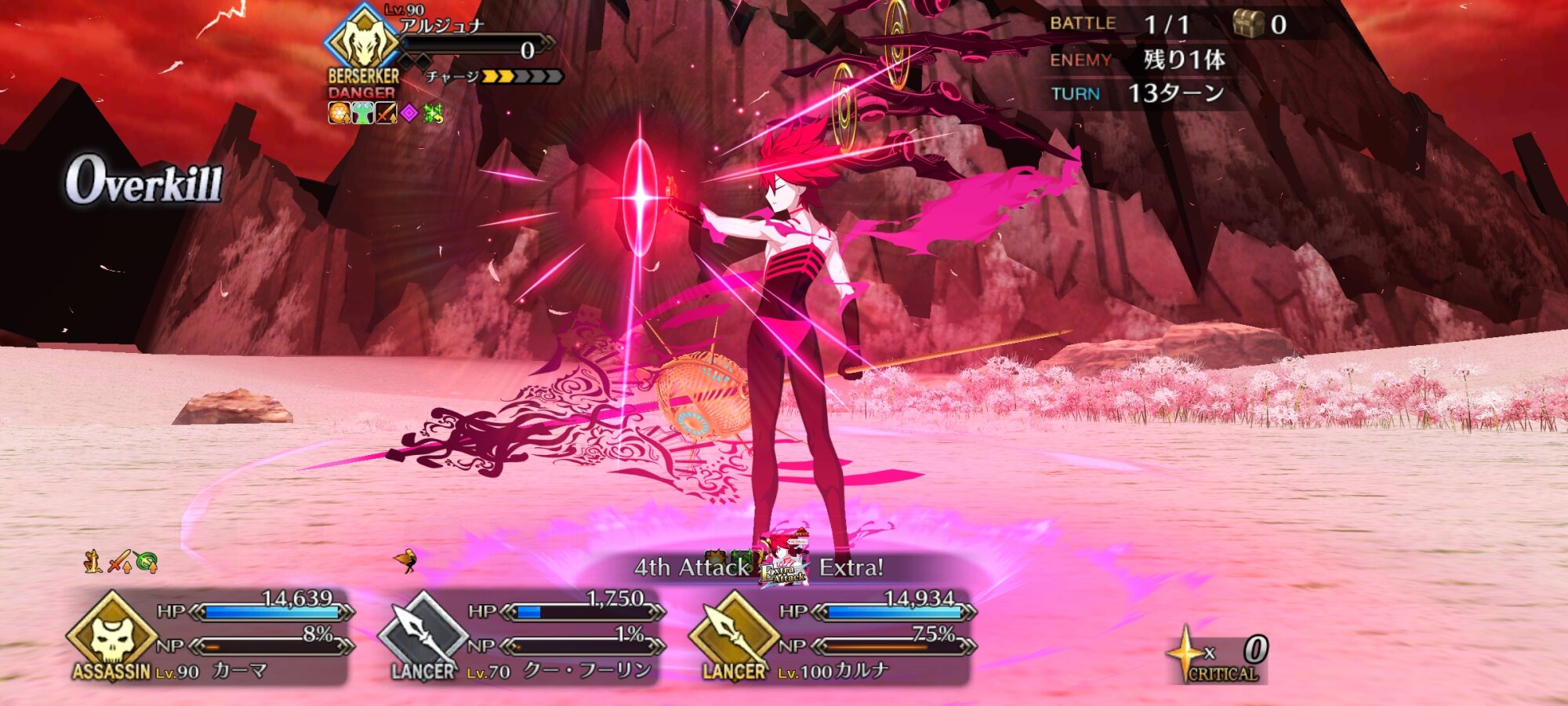Tap Karna's gold Lancer class icon
1568x706 pixels.
coord(732,635)
